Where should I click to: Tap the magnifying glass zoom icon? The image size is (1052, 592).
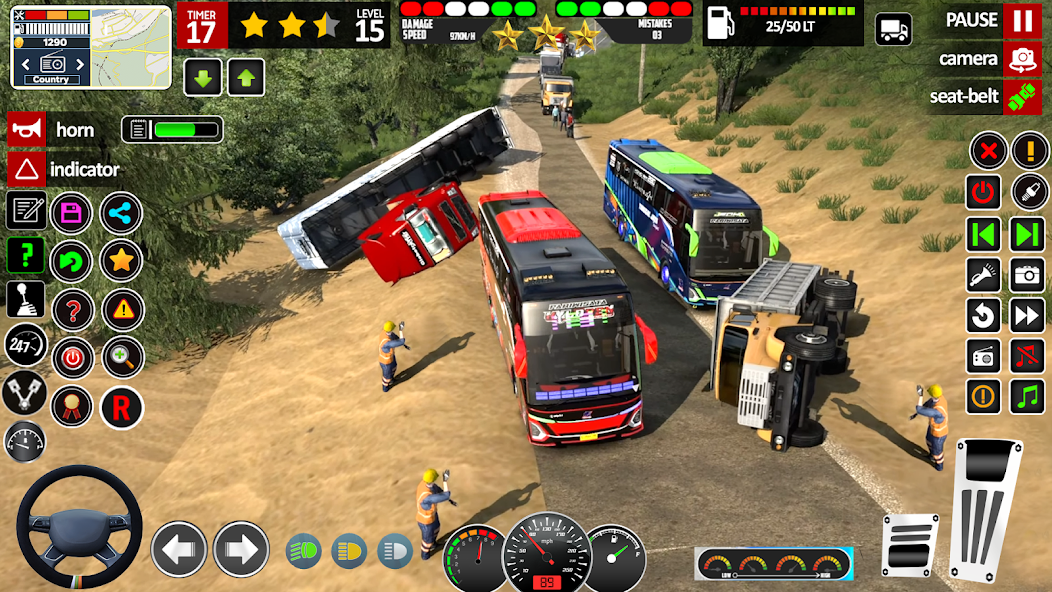(x=121, y=357)
